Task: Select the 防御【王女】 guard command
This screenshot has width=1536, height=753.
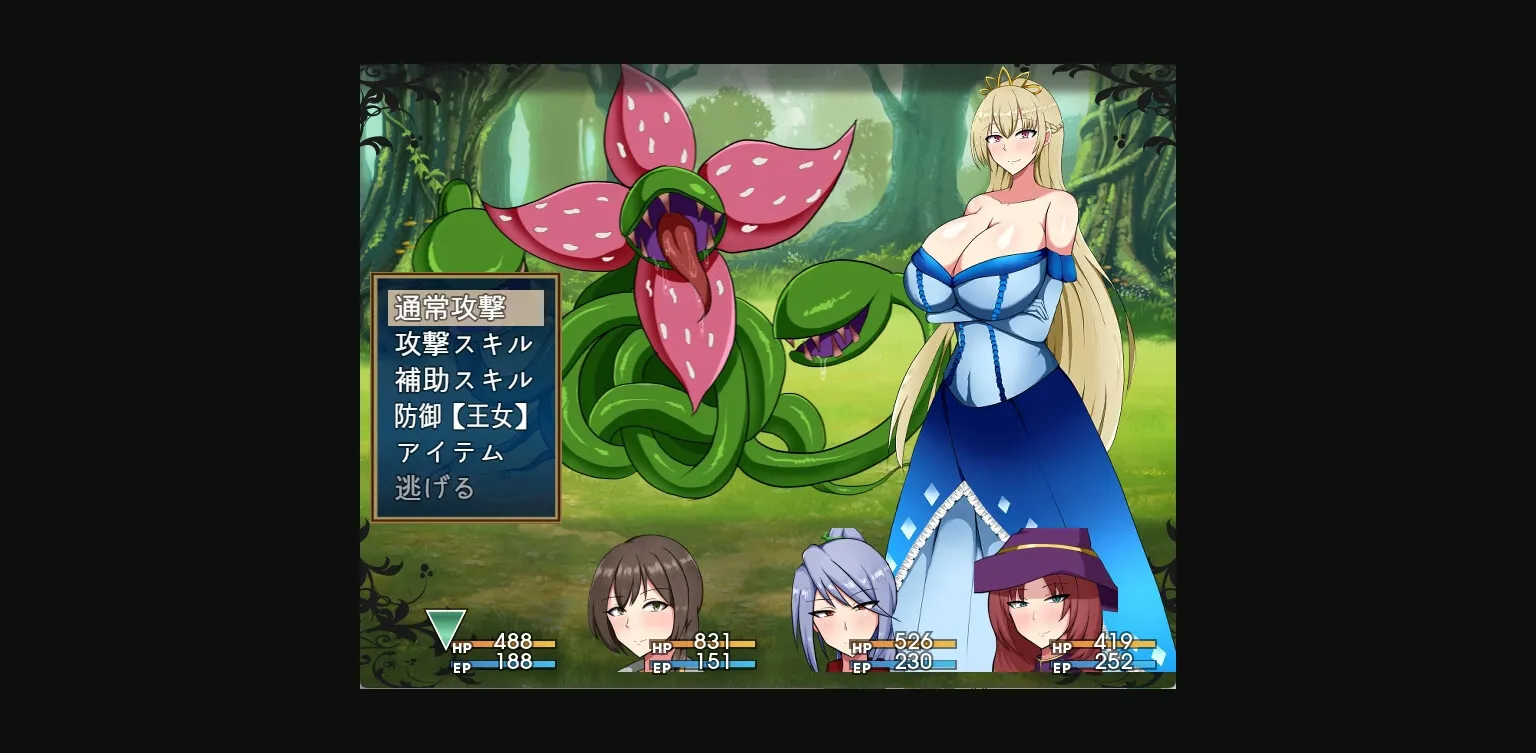Action: pos(463,416)
